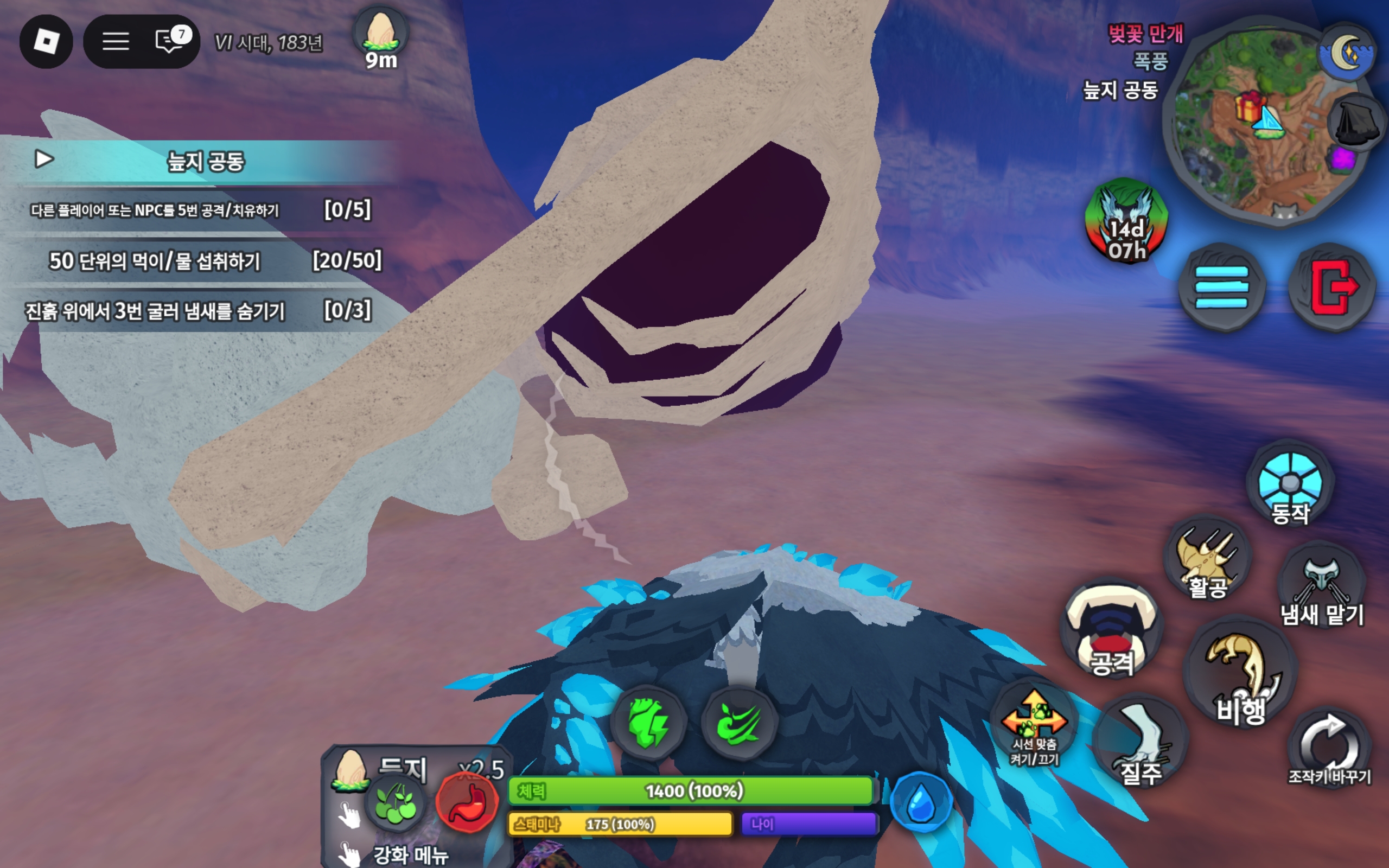Open the 동작 emote wheel

click(x=1290, y=484)
